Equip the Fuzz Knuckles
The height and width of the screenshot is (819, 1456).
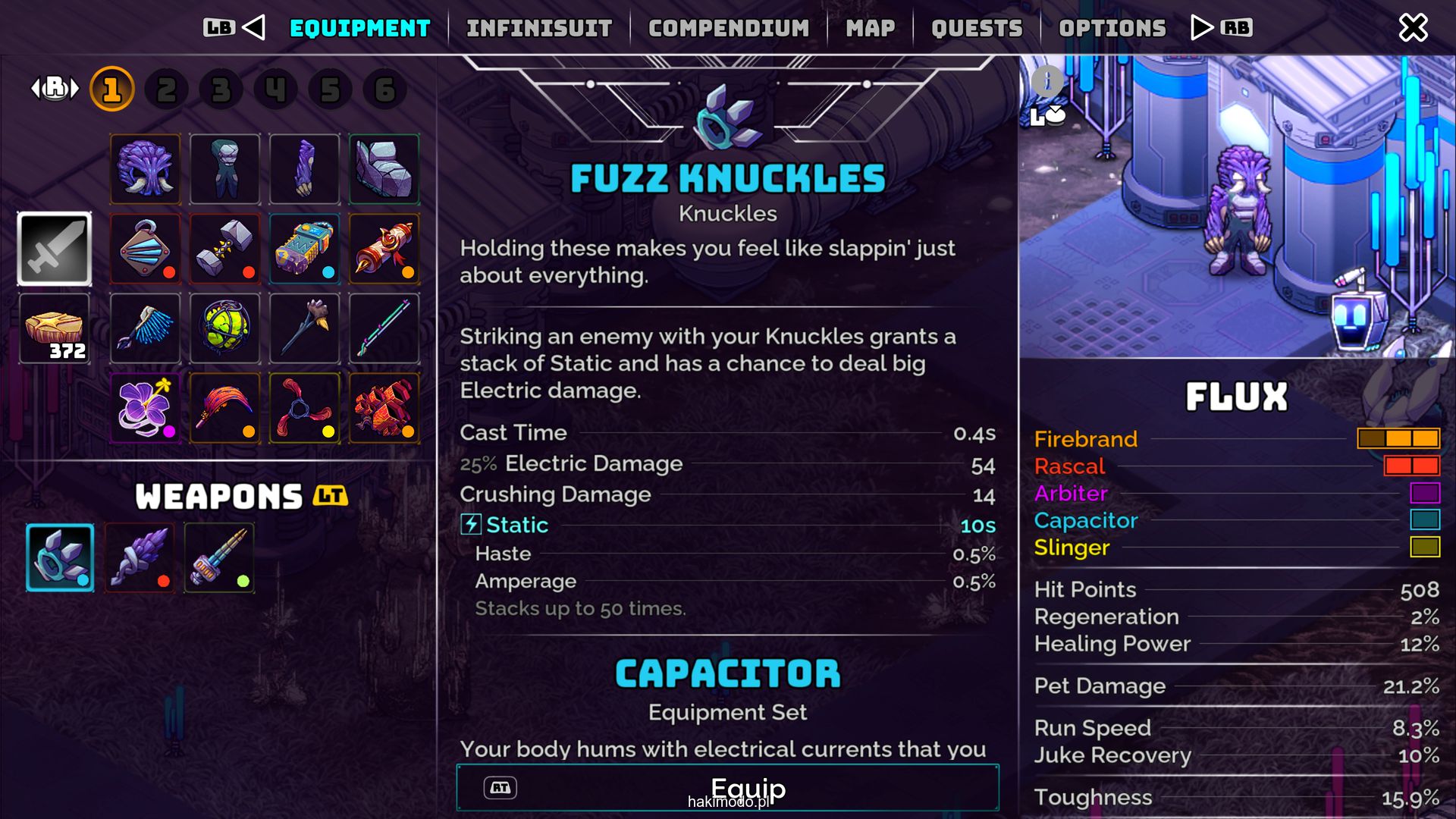click(x=727, y=788)
